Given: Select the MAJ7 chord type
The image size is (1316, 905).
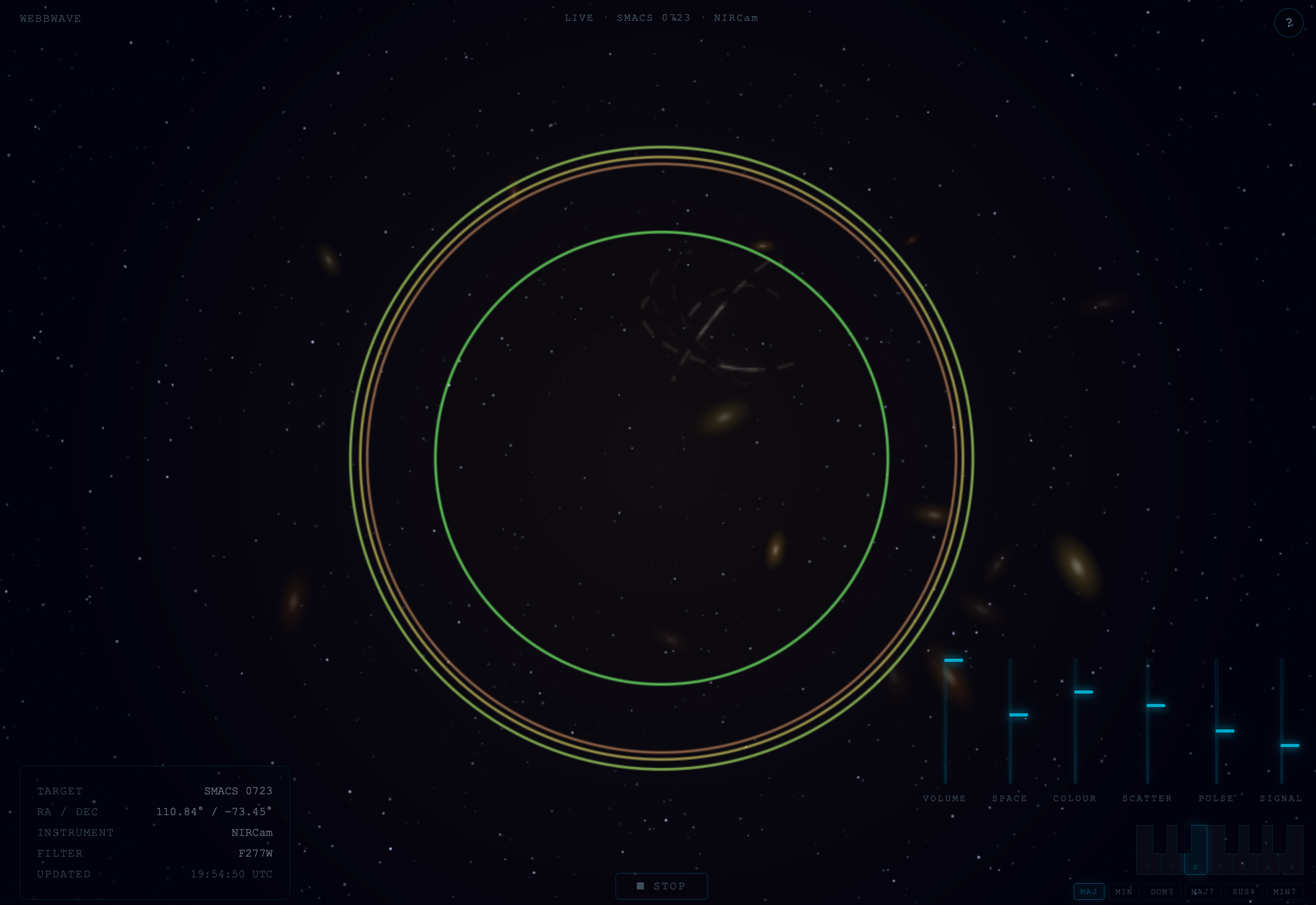Looking at the screenshot, I should point(1203,891).
